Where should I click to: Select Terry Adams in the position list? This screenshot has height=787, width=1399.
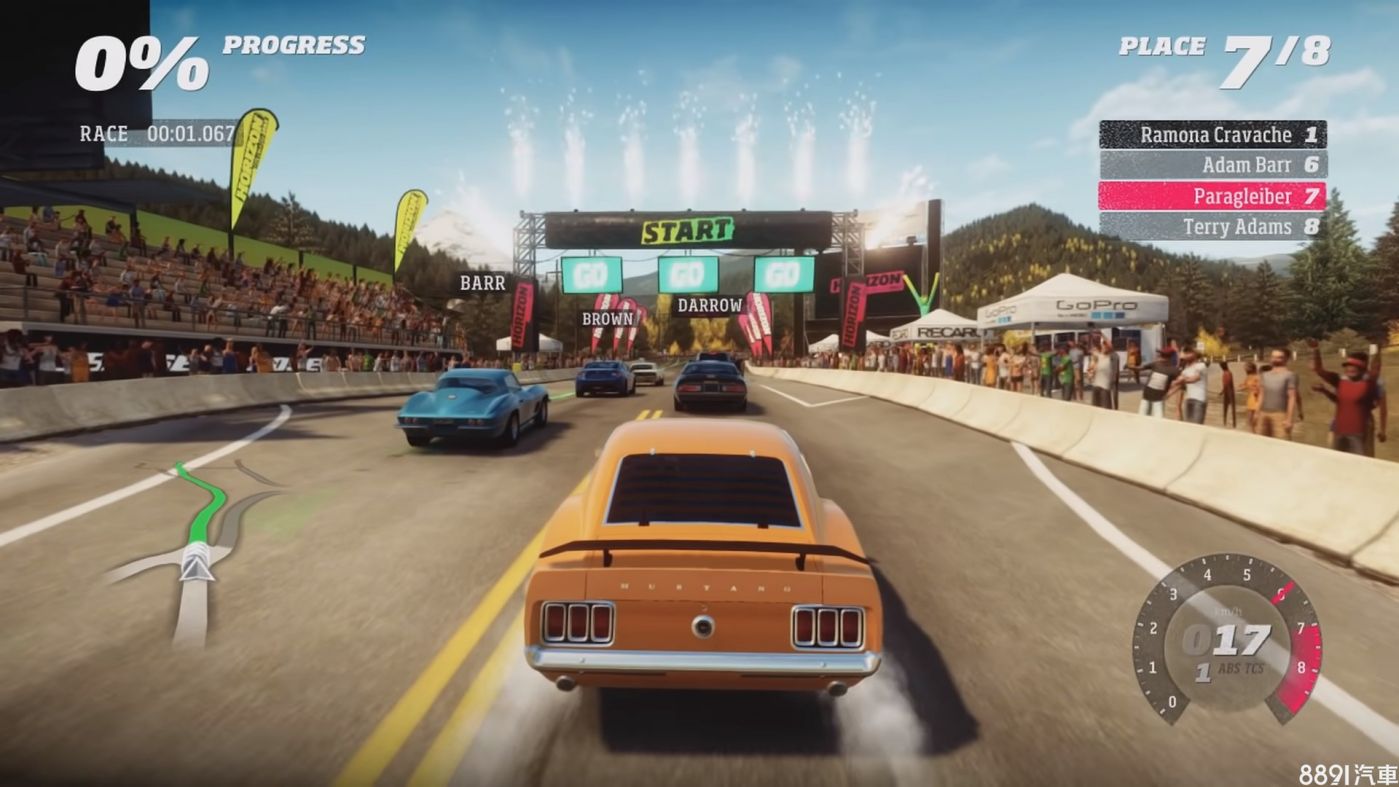tap(1212, 227)
